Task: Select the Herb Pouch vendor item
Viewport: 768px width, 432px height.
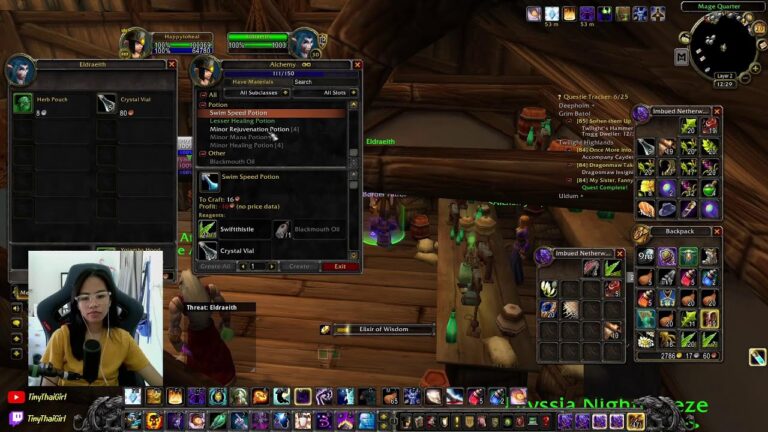Action: click(x=23, y=102)
